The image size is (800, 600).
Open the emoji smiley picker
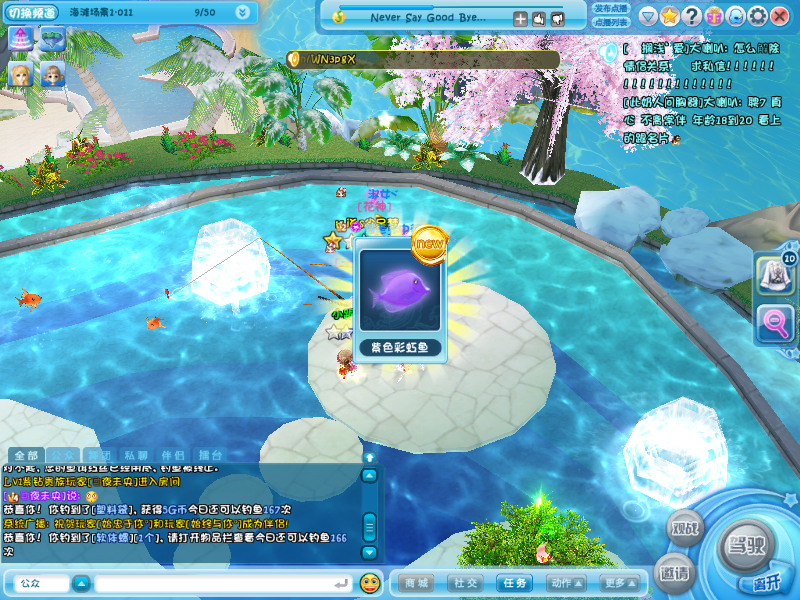(x=370, y=582)
